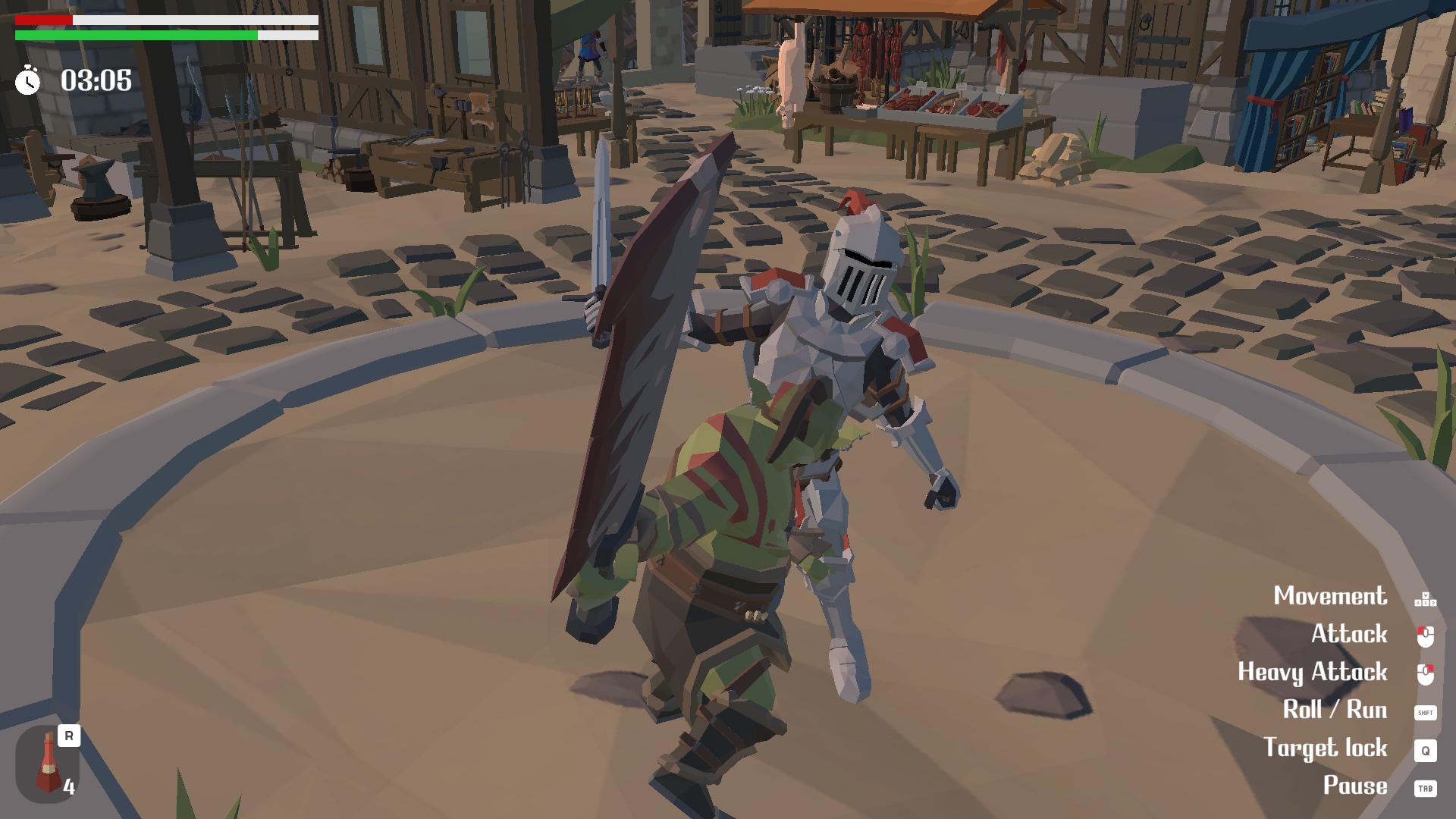Click the TAB key icon next to Pause
1456x819 pixels.
(1425, 787)
